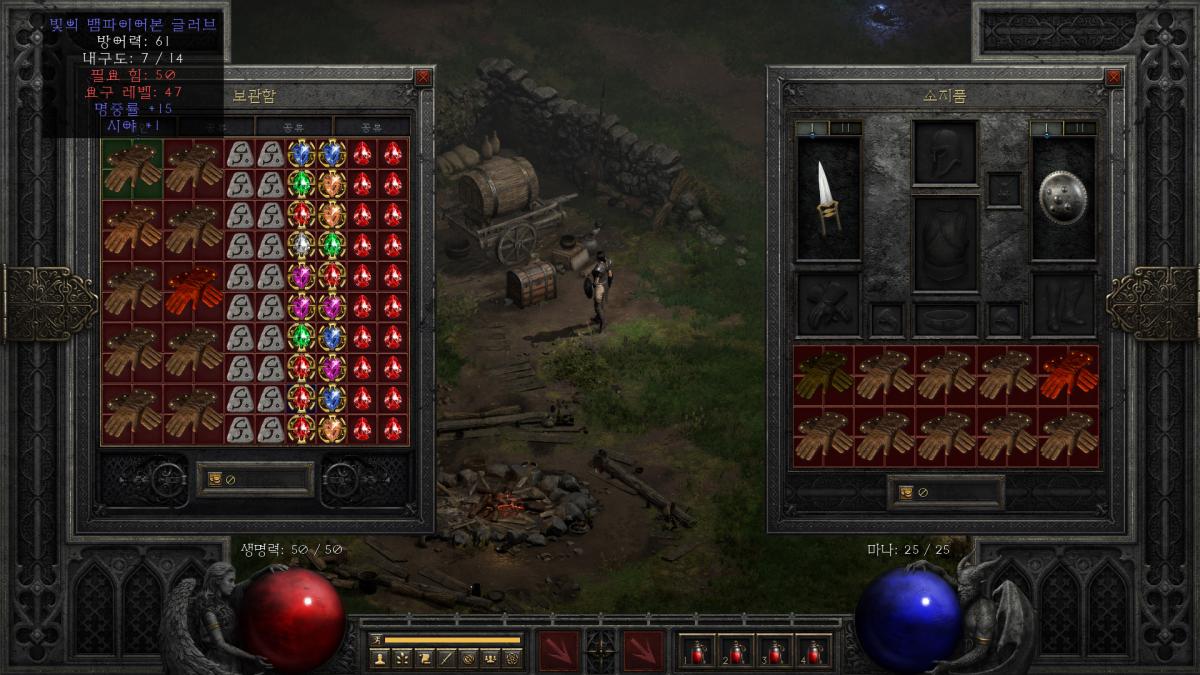Screen dimensions: 1200x675
Task: Open the character sheet from the mini menu
Action: pos(380,658)
